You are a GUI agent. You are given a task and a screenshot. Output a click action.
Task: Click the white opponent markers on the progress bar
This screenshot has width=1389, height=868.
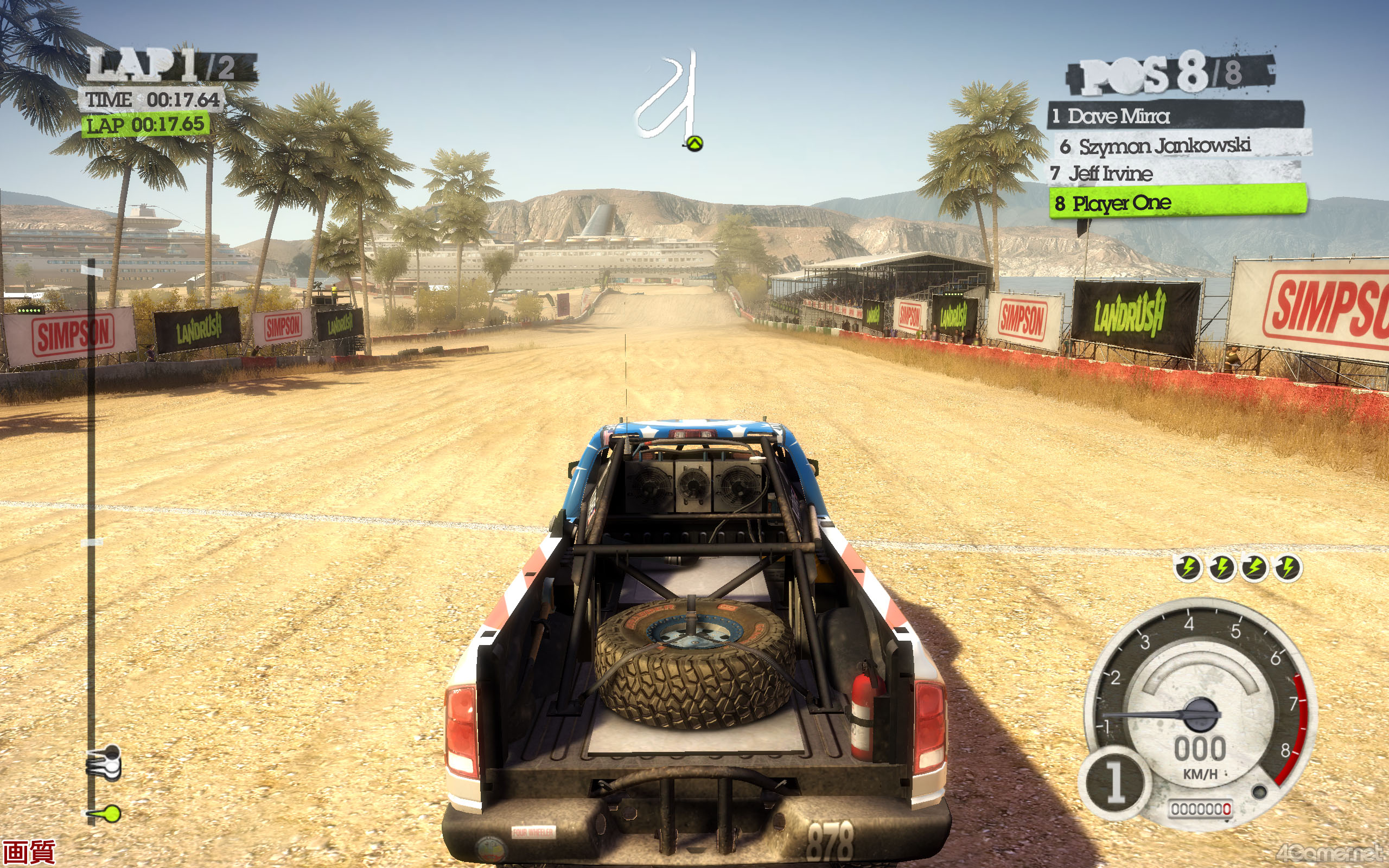click(106, 763)
